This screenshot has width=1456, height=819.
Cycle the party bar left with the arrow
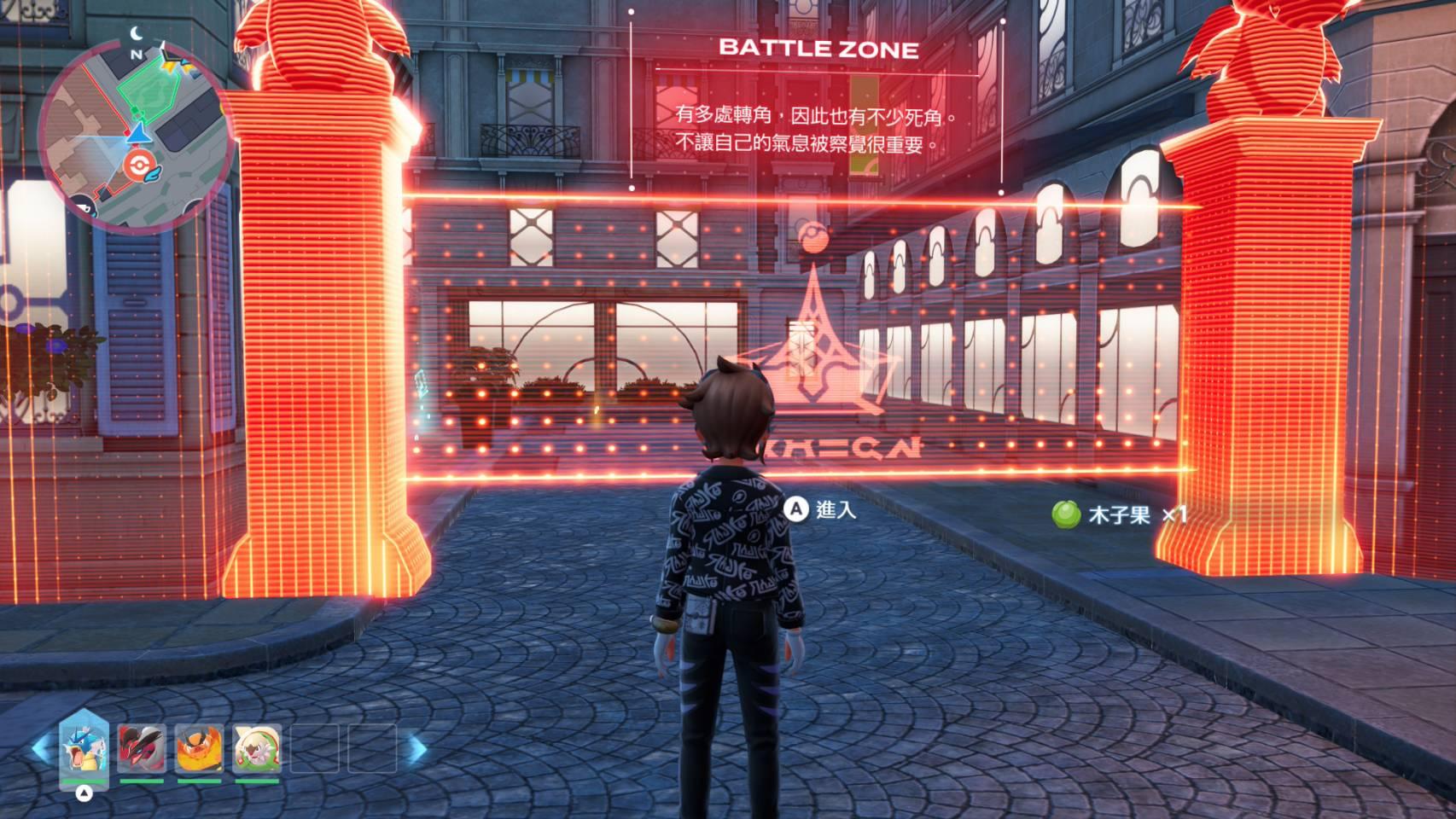tap(39, 749)
